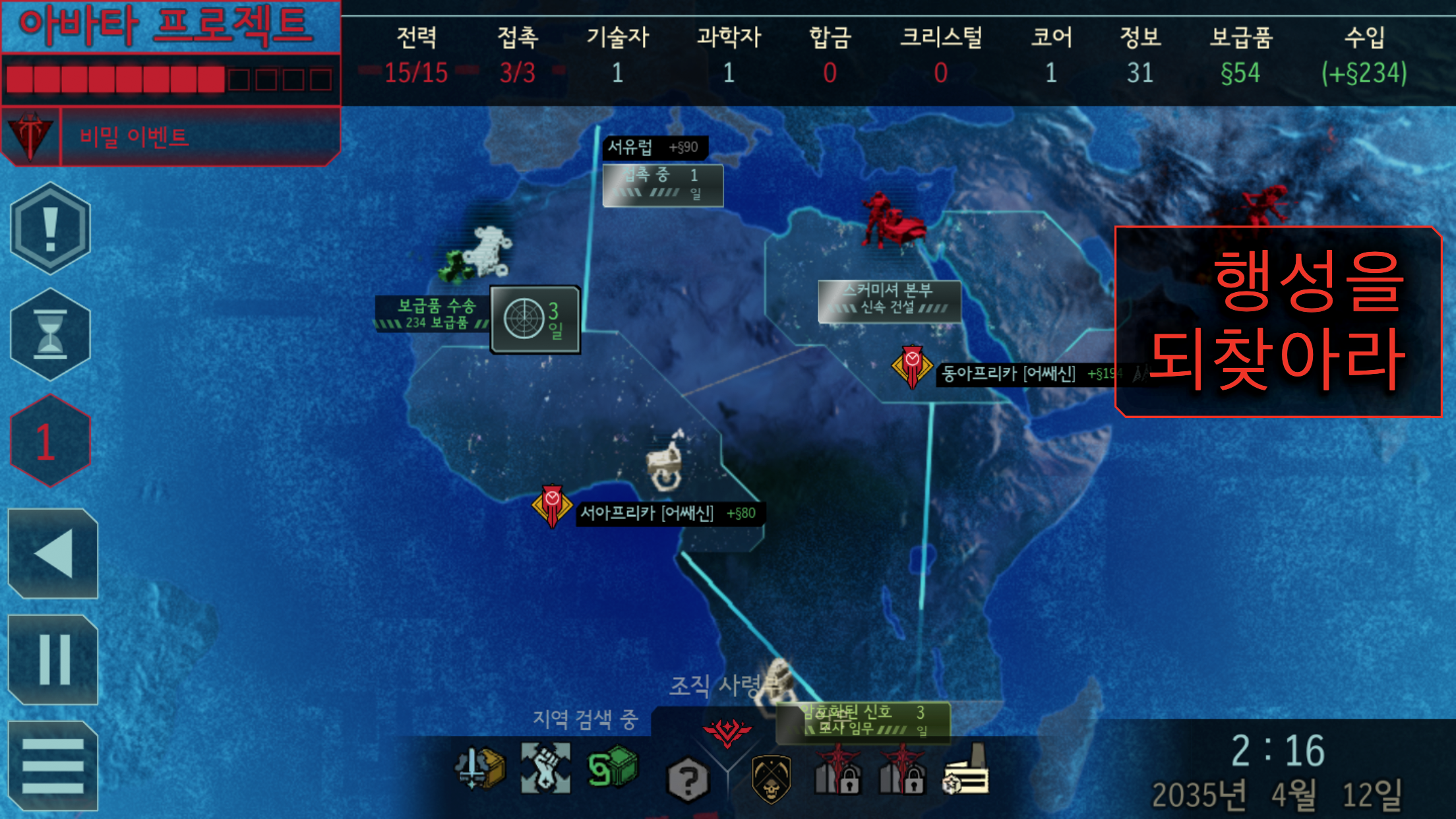Select the 암호화된 신호 mission label
Screen dimensions: 1456x819
pos(863,721)
